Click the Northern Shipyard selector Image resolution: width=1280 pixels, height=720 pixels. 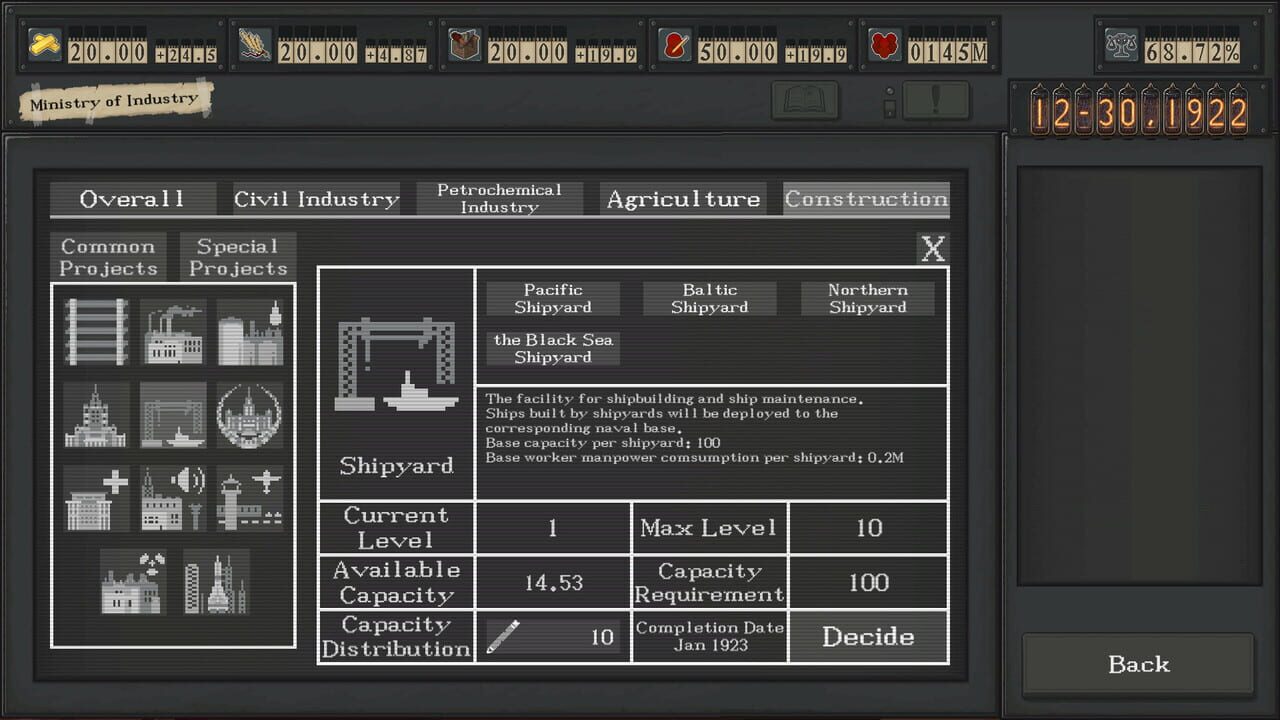tap(867, 298)
